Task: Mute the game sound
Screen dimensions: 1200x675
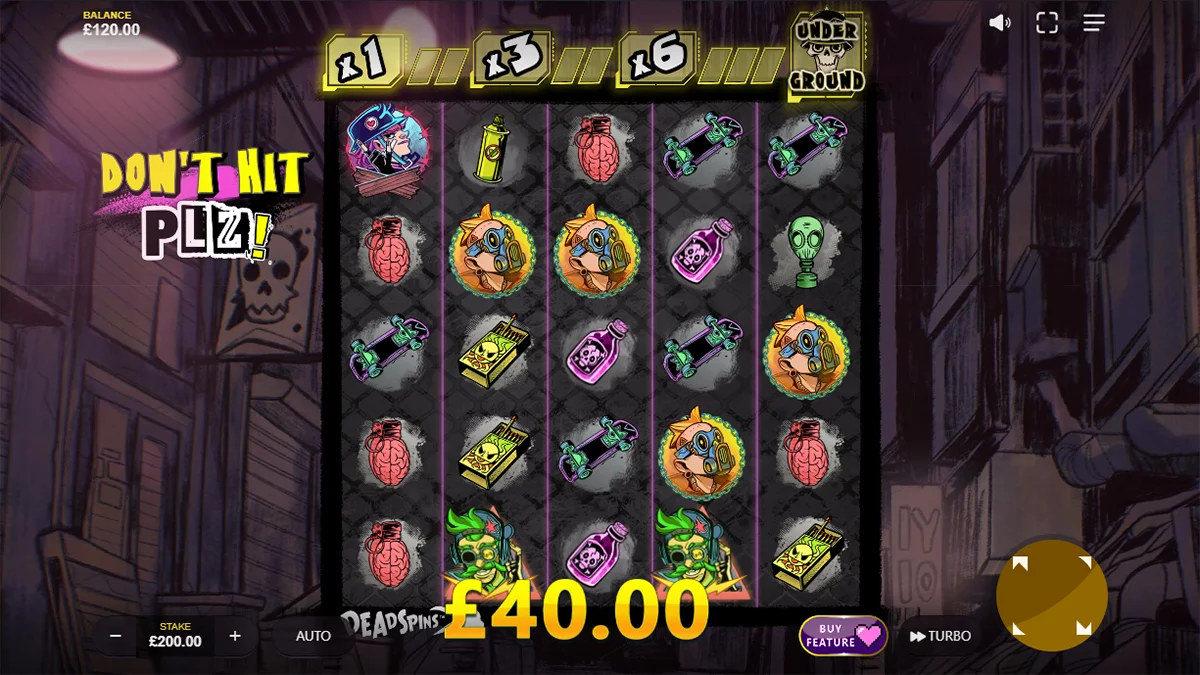Action: coord(999,23)
